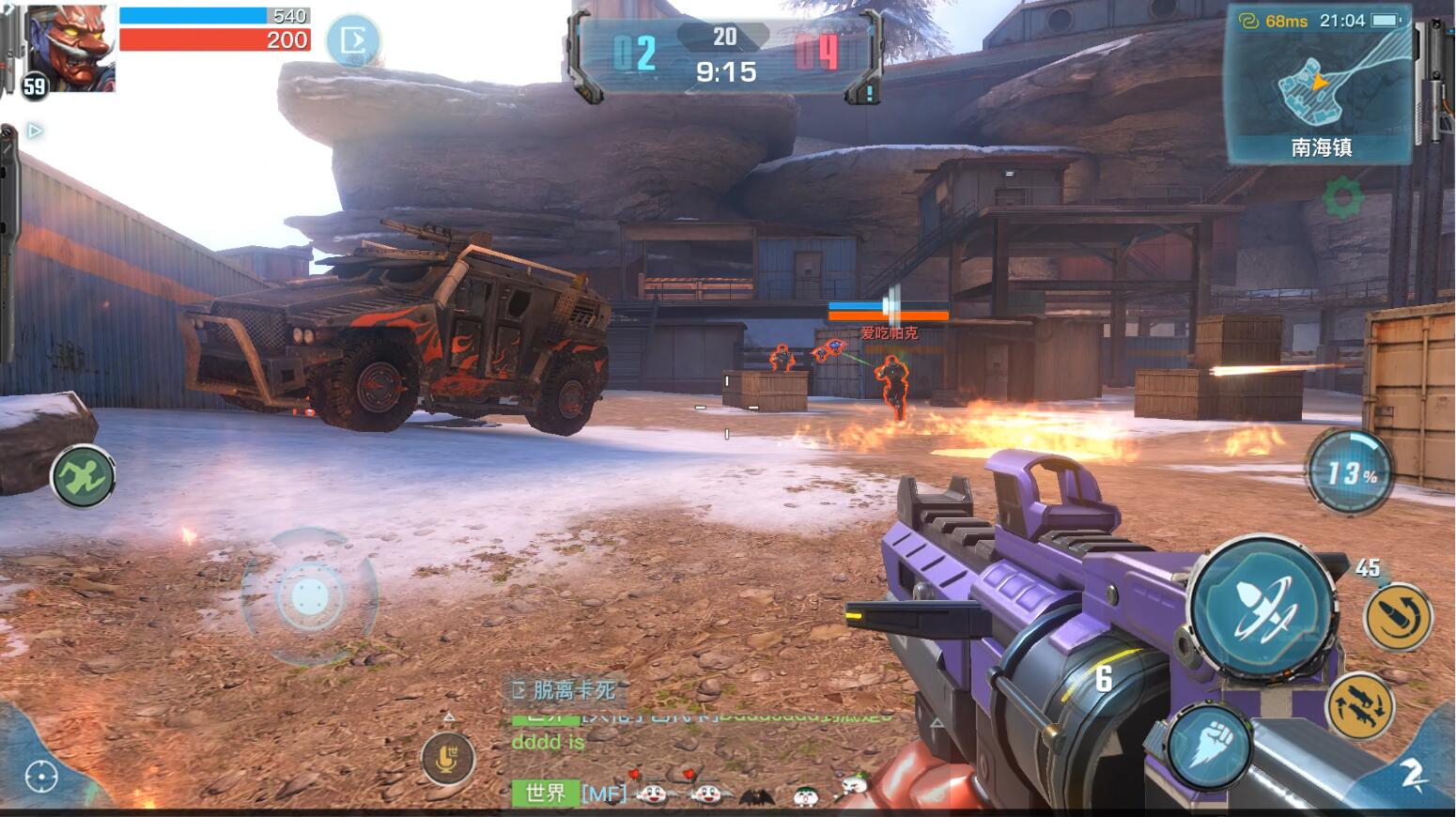The image size is (1456, 817).
Task: Toggle the sprint running-man button
Action: 83,476
